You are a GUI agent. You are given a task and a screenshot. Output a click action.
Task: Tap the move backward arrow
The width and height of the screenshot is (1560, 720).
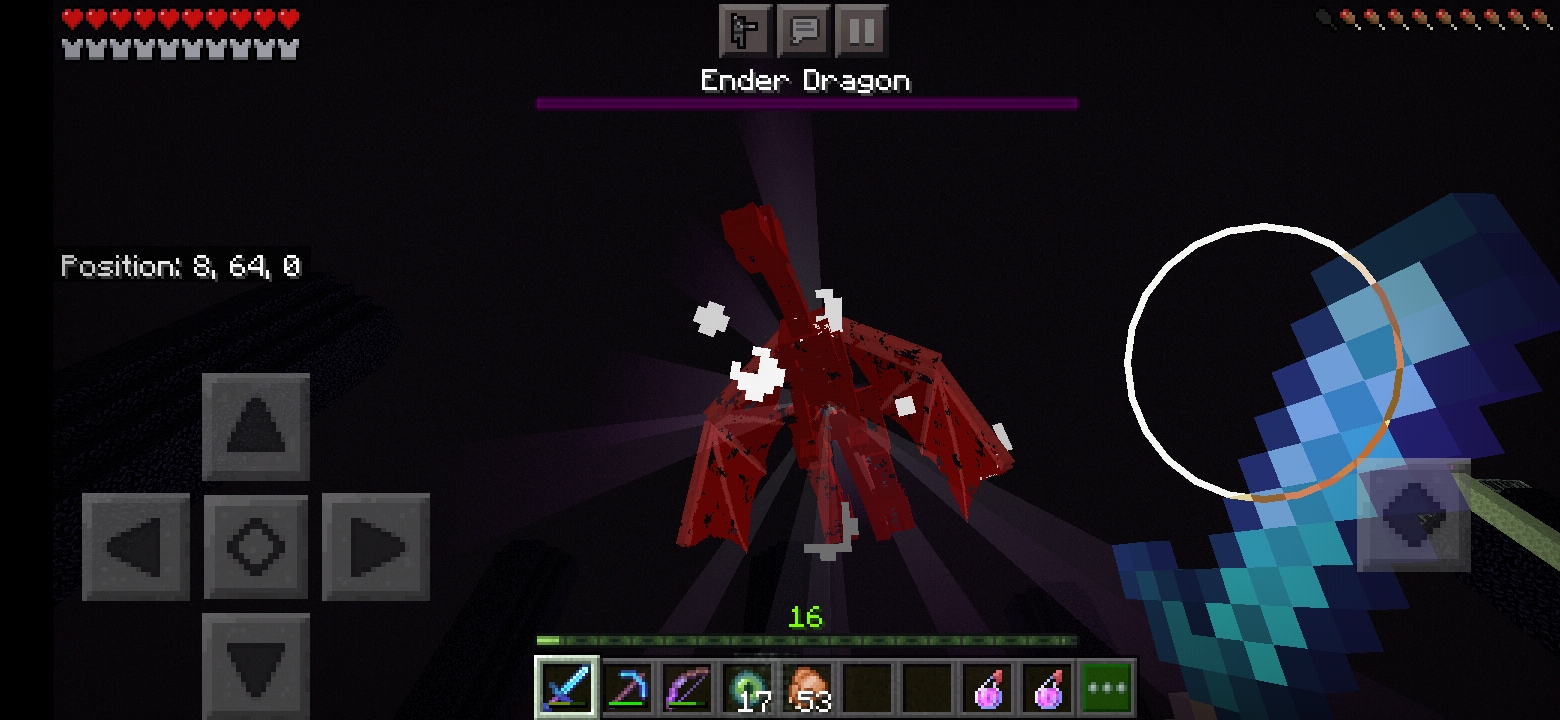(x=256, y=663)
